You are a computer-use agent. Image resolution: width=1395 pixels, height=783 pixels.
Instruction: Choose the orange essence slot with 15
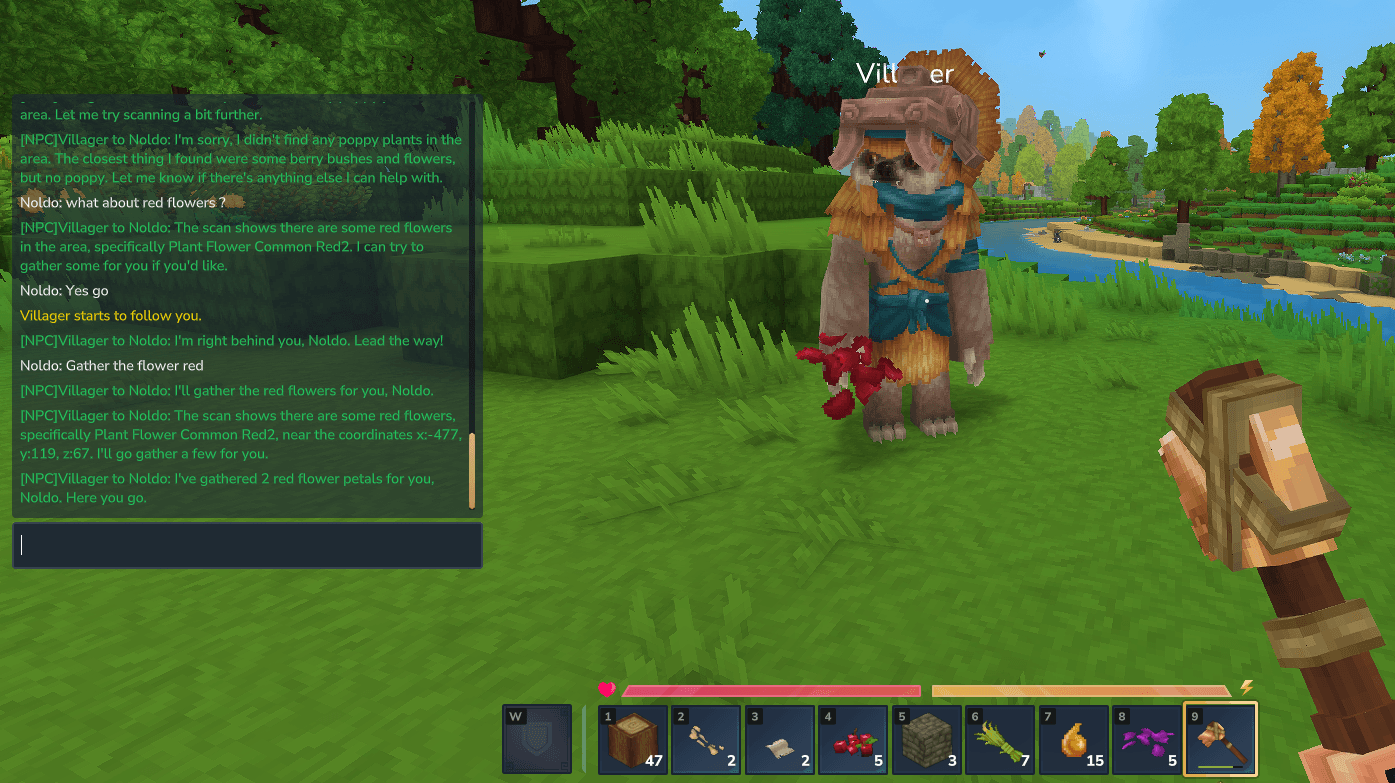[x=1073, y=740]
